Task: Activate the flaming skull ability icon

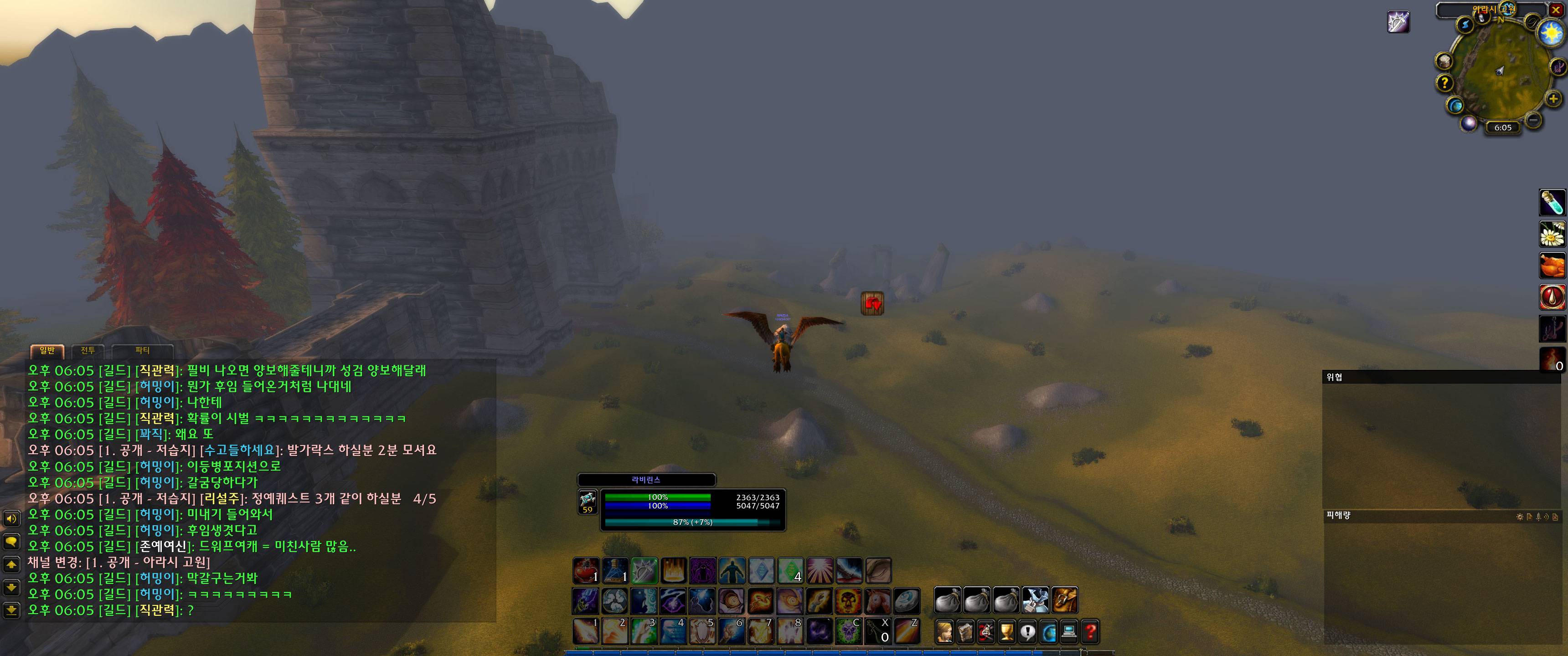Action: (x=848, y=600)
